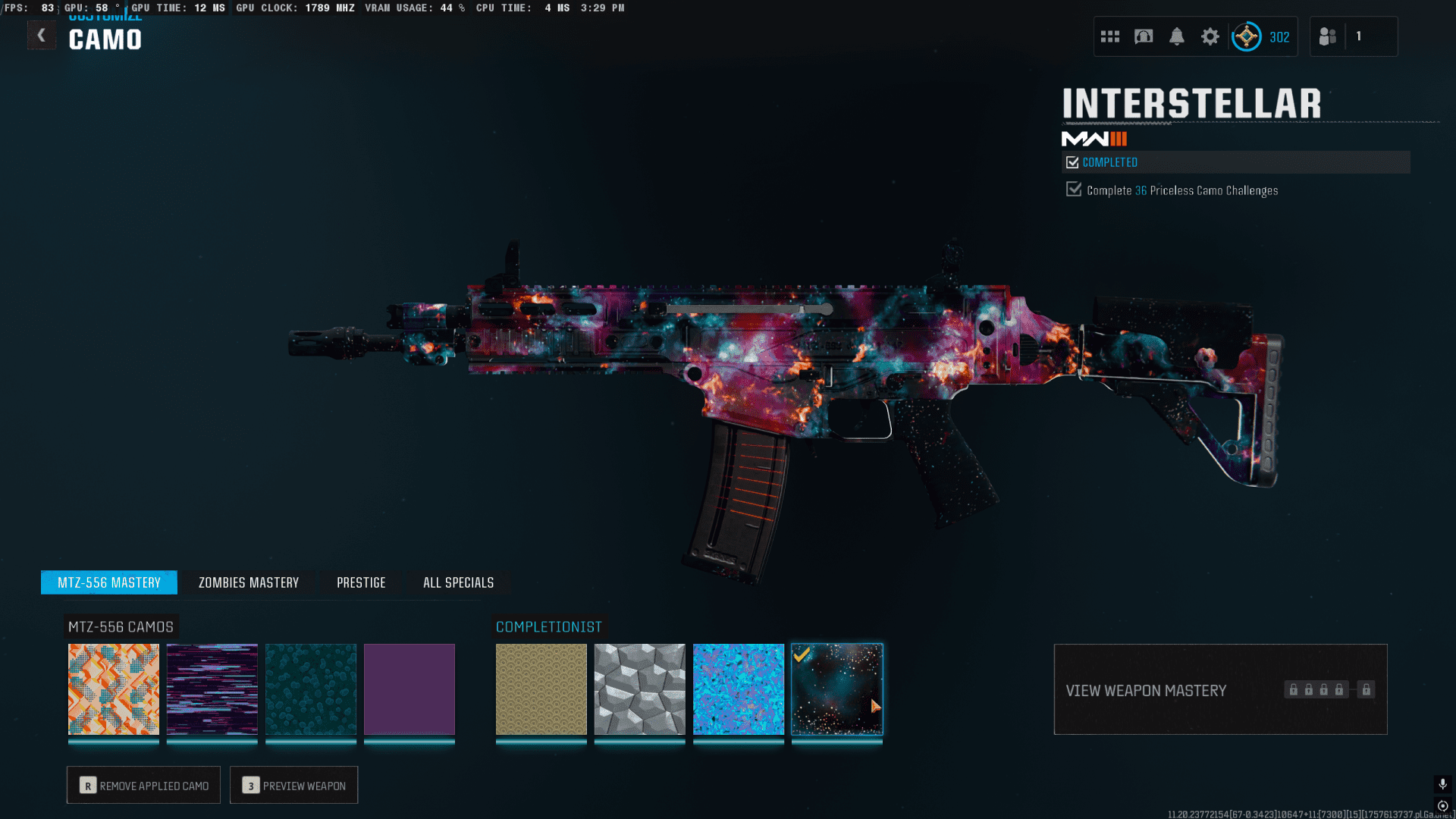Switch to the Zombies Mastery tab

[x=249, y=582]
